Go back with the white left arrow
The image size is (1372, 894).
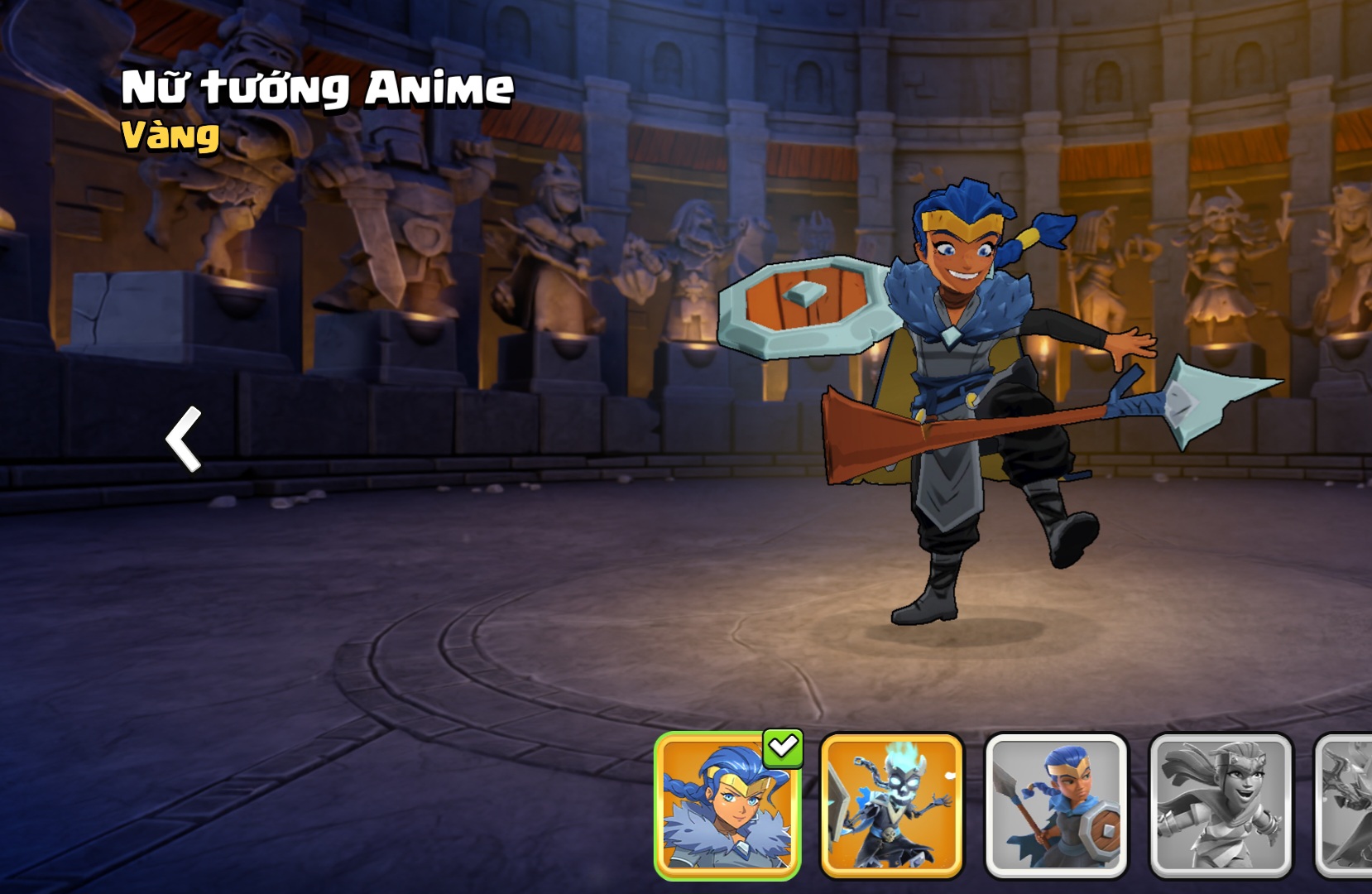click(185, 439)
